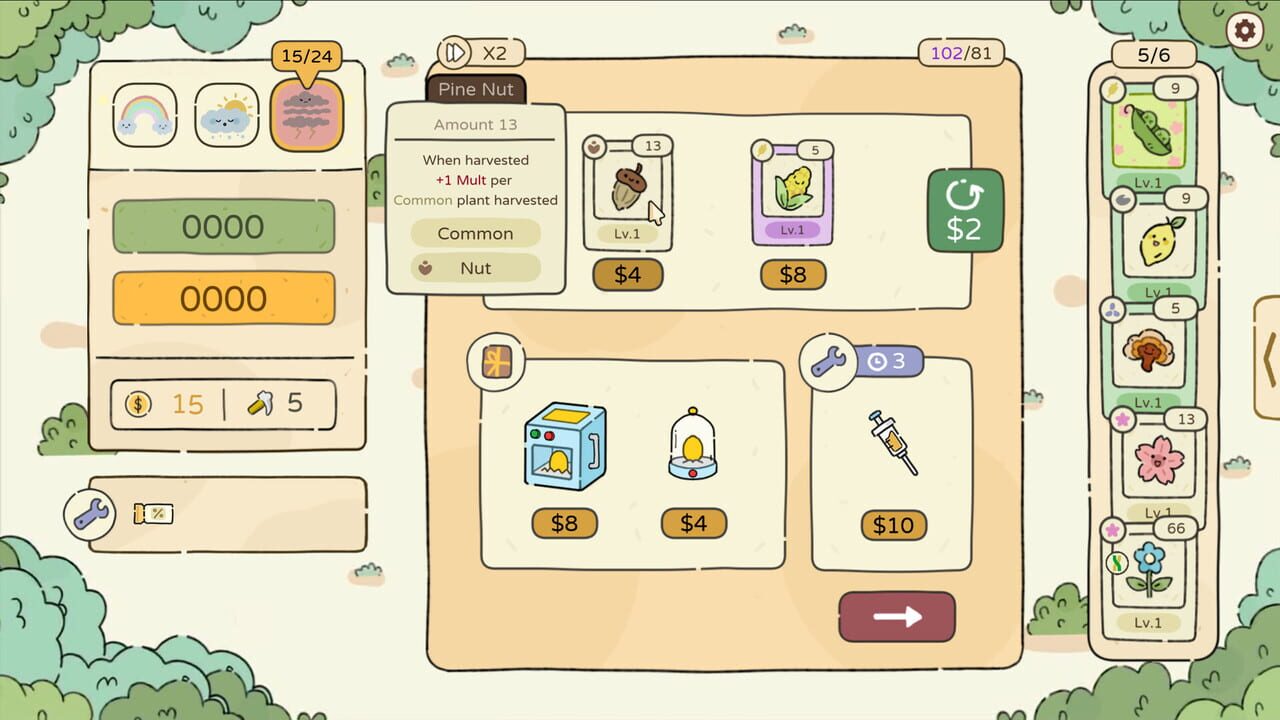Select the snowy cloud weather icon
This screenshot has height=720, width=1280.
tap(225, 114)
